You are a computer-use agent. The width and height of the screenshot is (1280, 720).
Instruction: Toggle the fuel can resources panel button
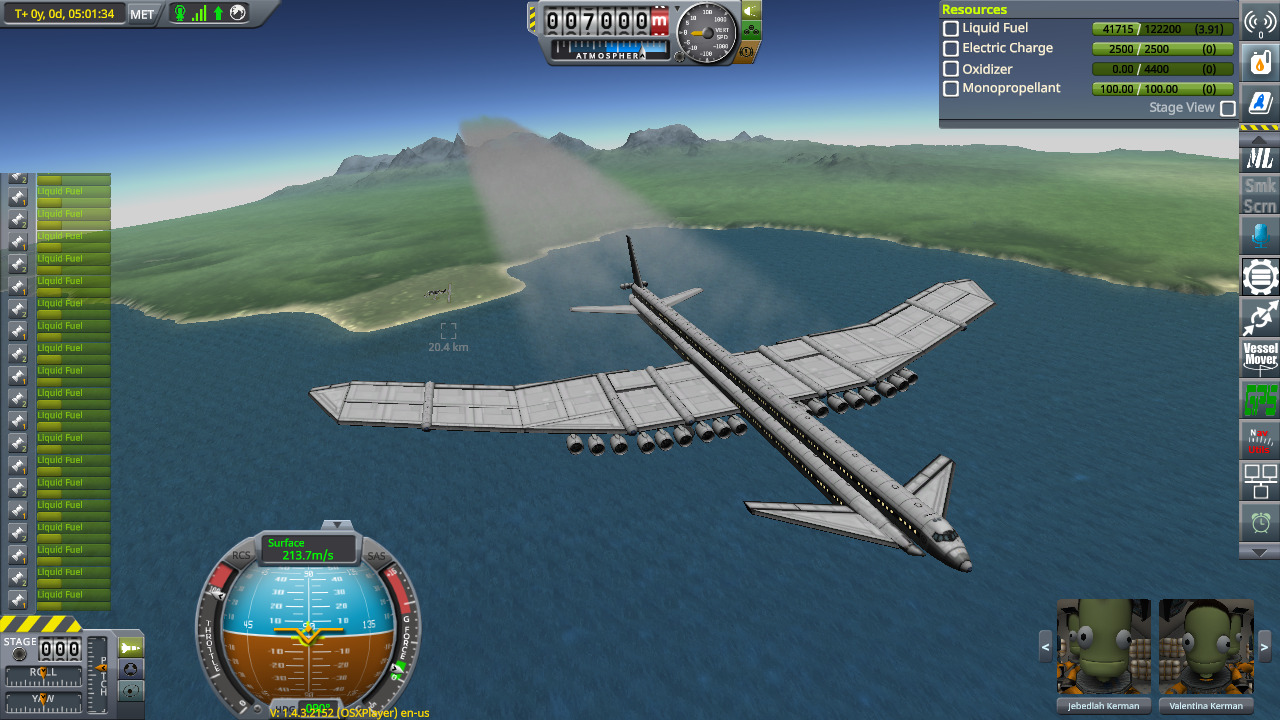click(x=1260, y=62)
